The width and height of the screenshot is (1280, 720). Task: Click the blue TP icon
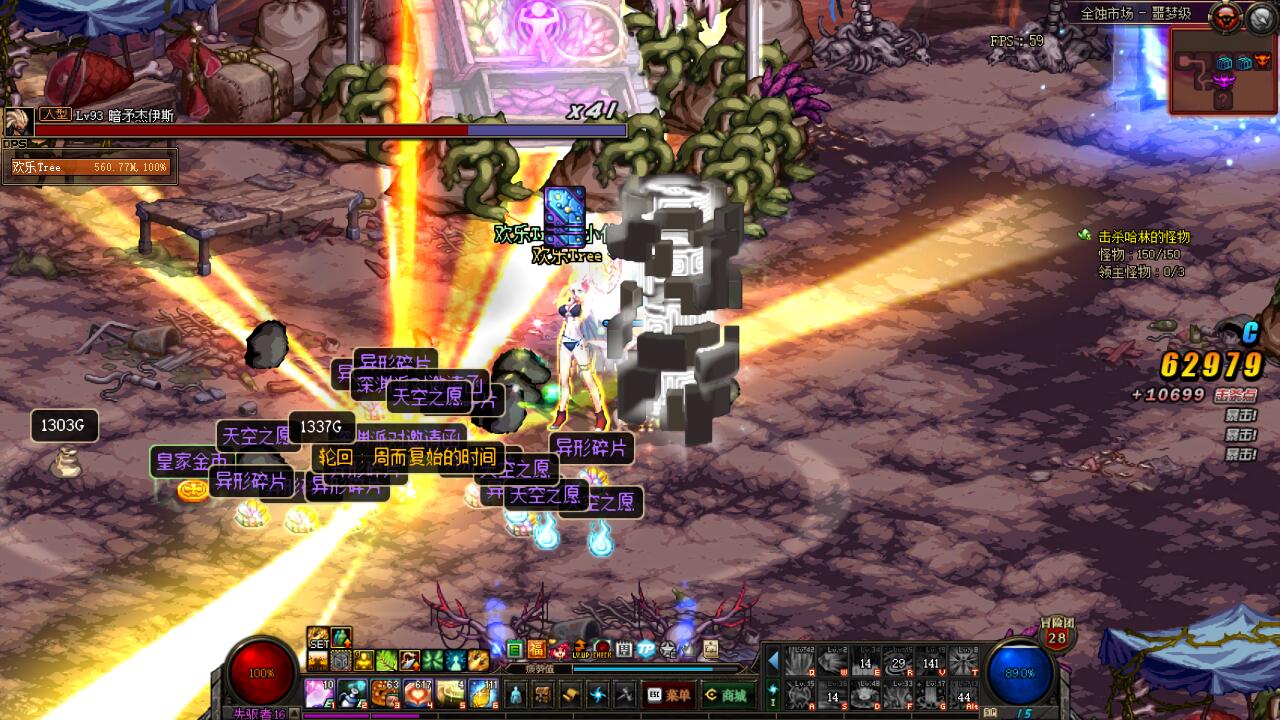(646, 649)
